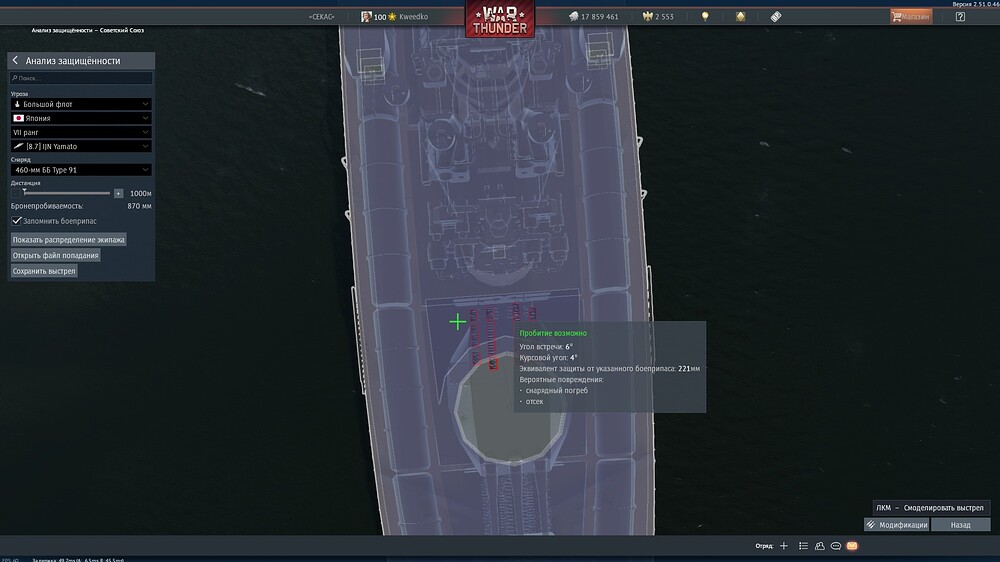Select Открыть файл попадания
Image resolution: width=1000 pixels, height=562 pixels.
coord(56,255)
